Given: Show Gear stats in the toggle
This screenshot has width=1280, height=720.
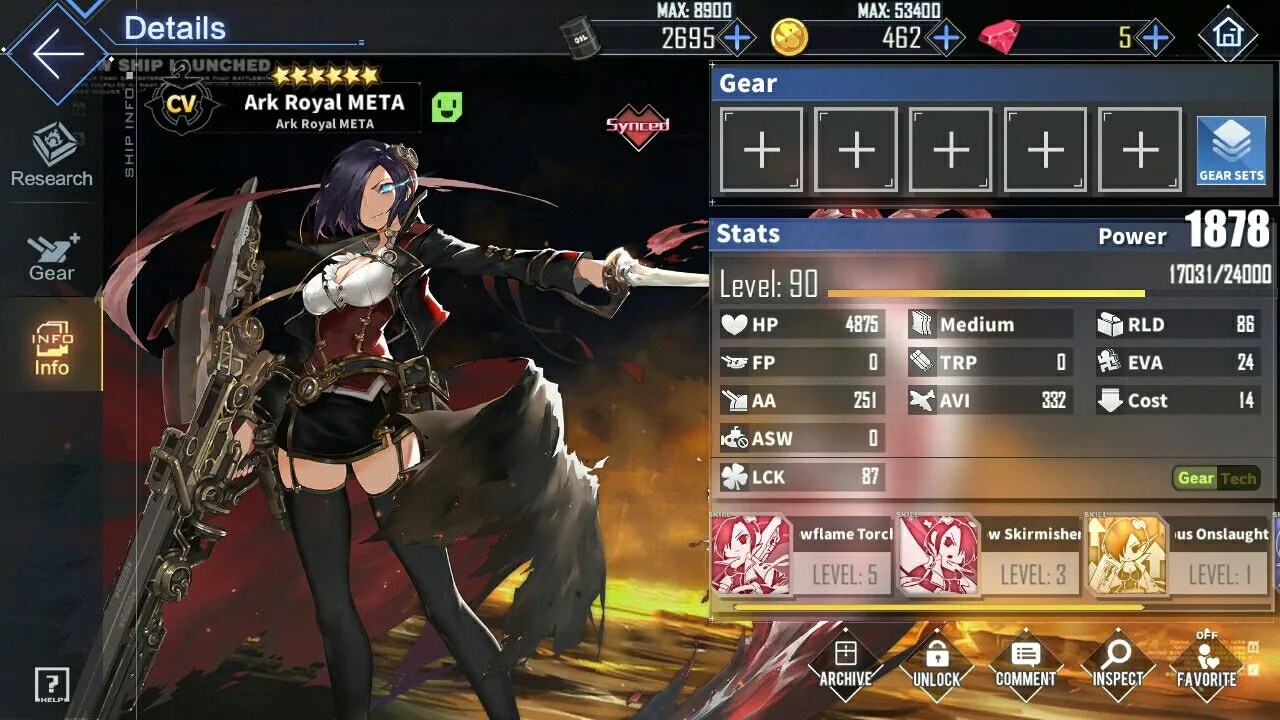Looking at the screenshot, I should 1196,478.
